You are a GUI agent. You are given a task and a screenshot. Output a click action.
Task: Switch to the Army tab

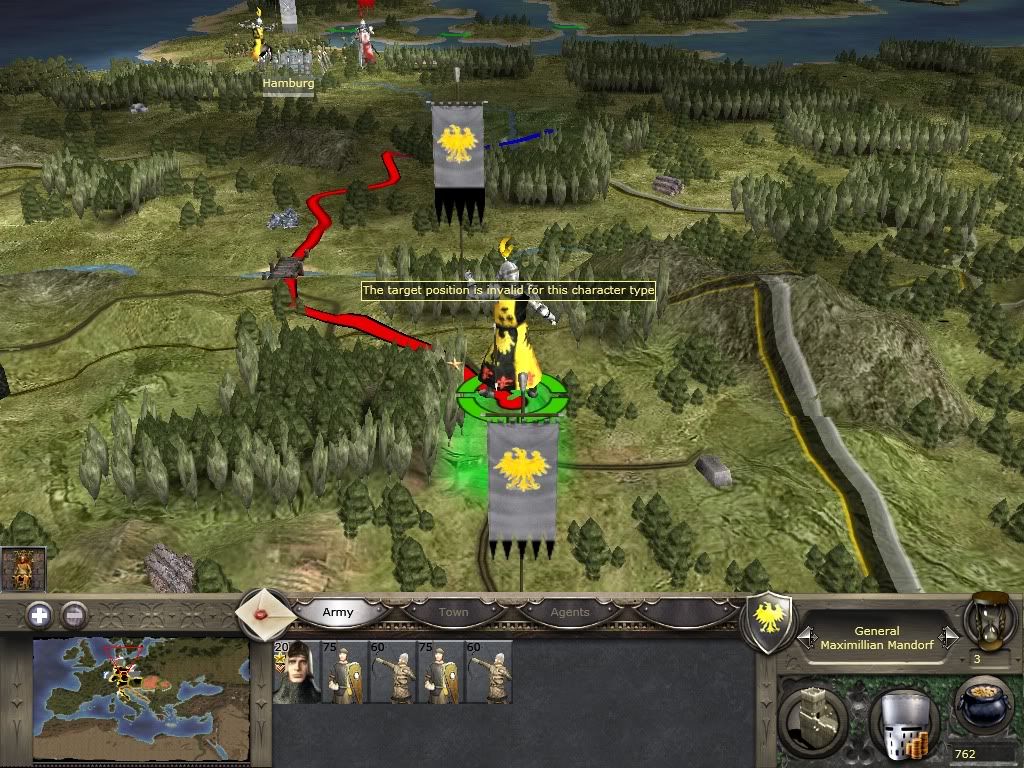[338, 611]
